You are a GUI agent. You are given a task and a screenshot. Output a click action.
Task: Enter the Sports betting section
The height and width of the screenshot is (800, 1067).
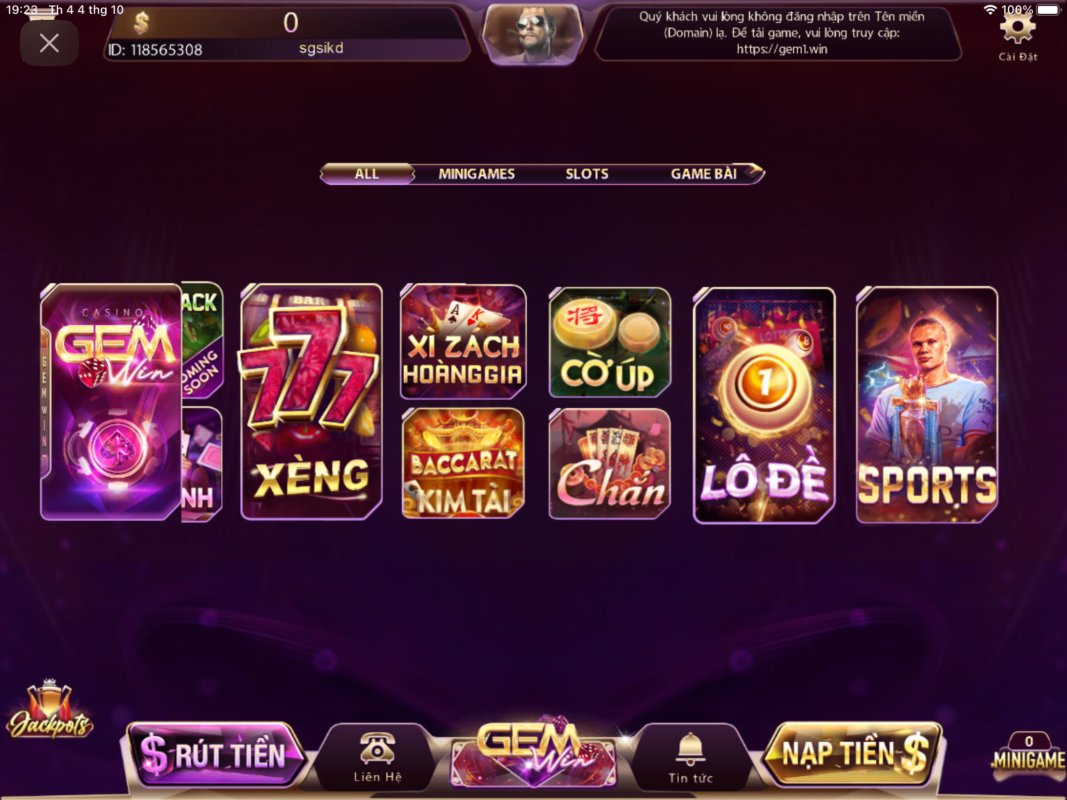coord(927,405)
